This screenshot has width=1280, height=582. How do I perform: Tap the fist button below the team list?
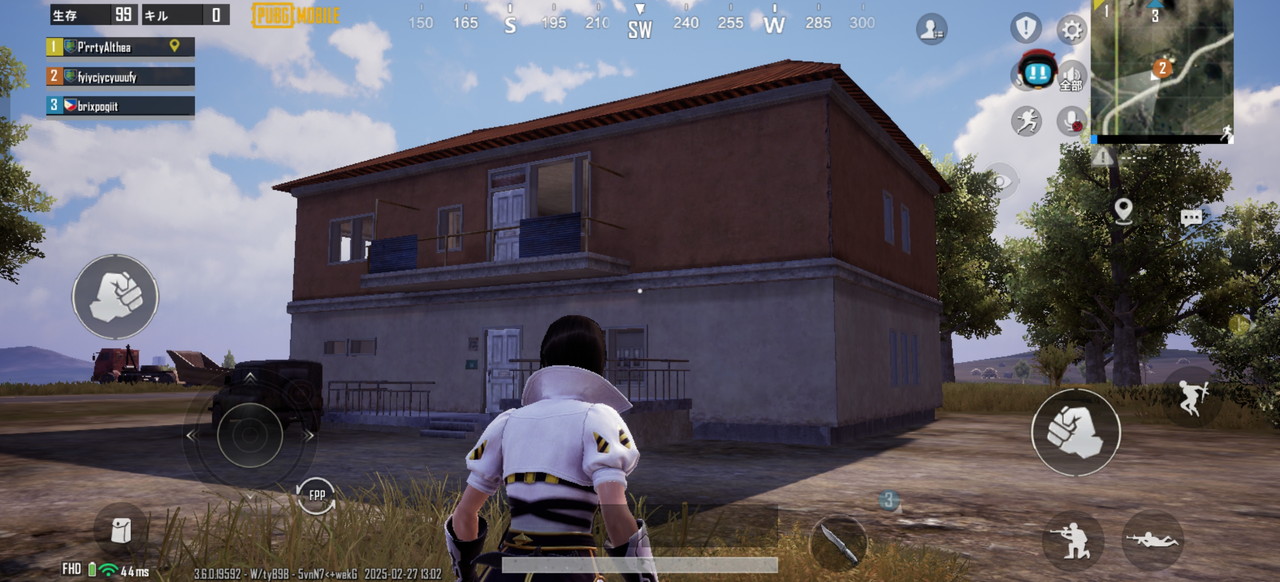point(115,297)
